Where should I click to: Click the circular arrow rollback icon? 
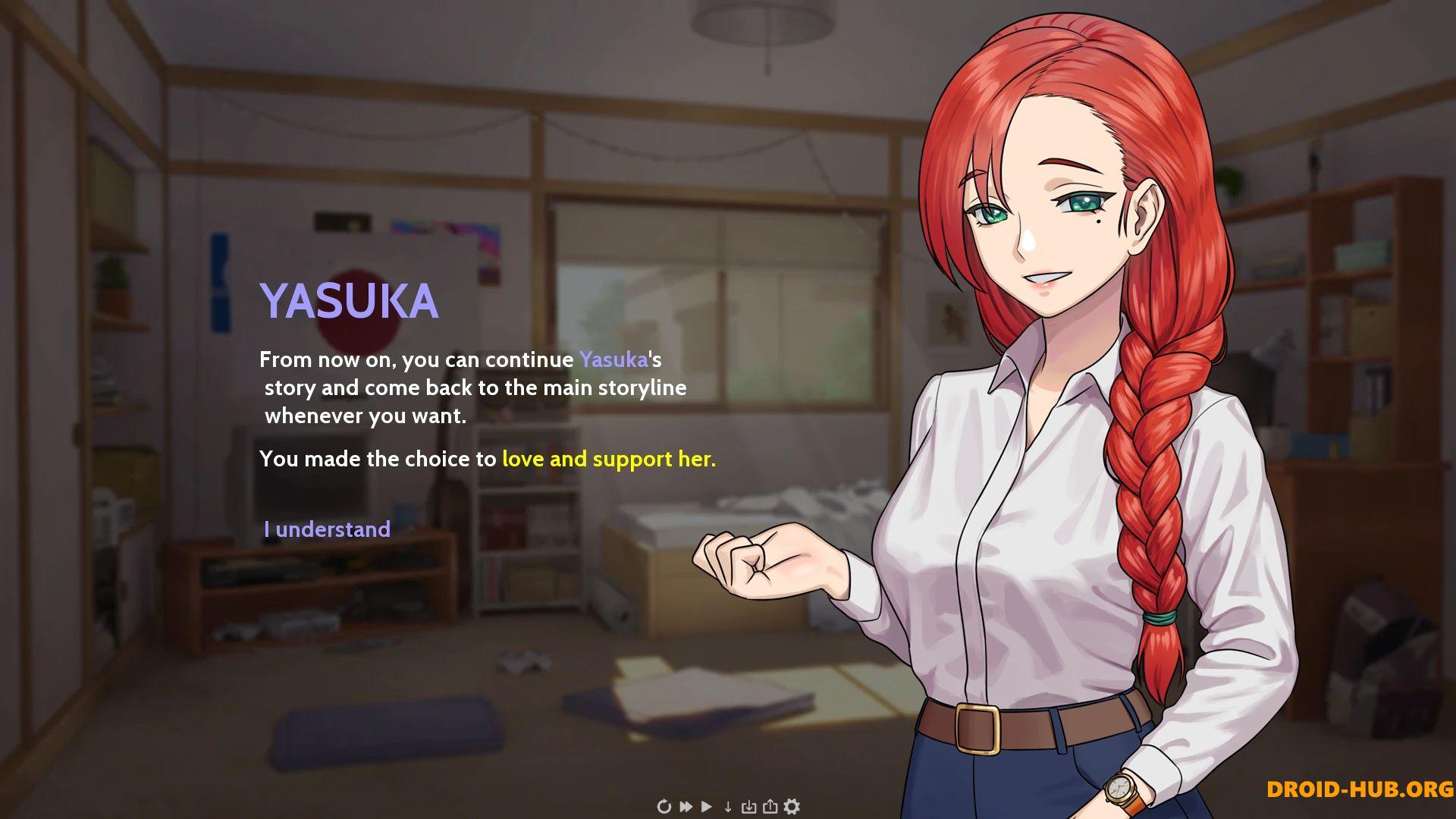pos(664,806)
